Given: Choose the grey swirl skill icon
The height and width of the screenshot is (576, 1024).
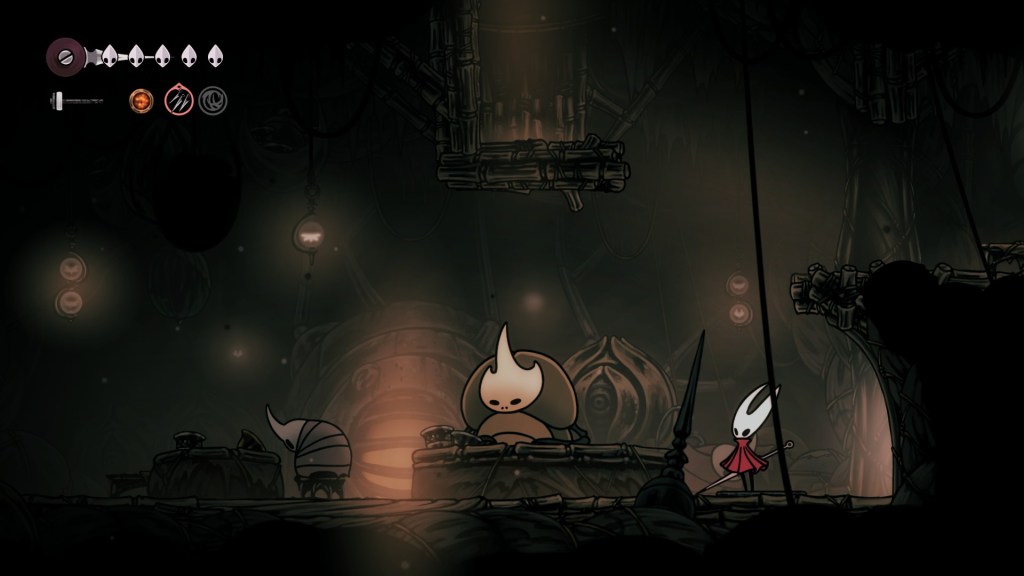Looking at the screenshot, I should (211, 100).
